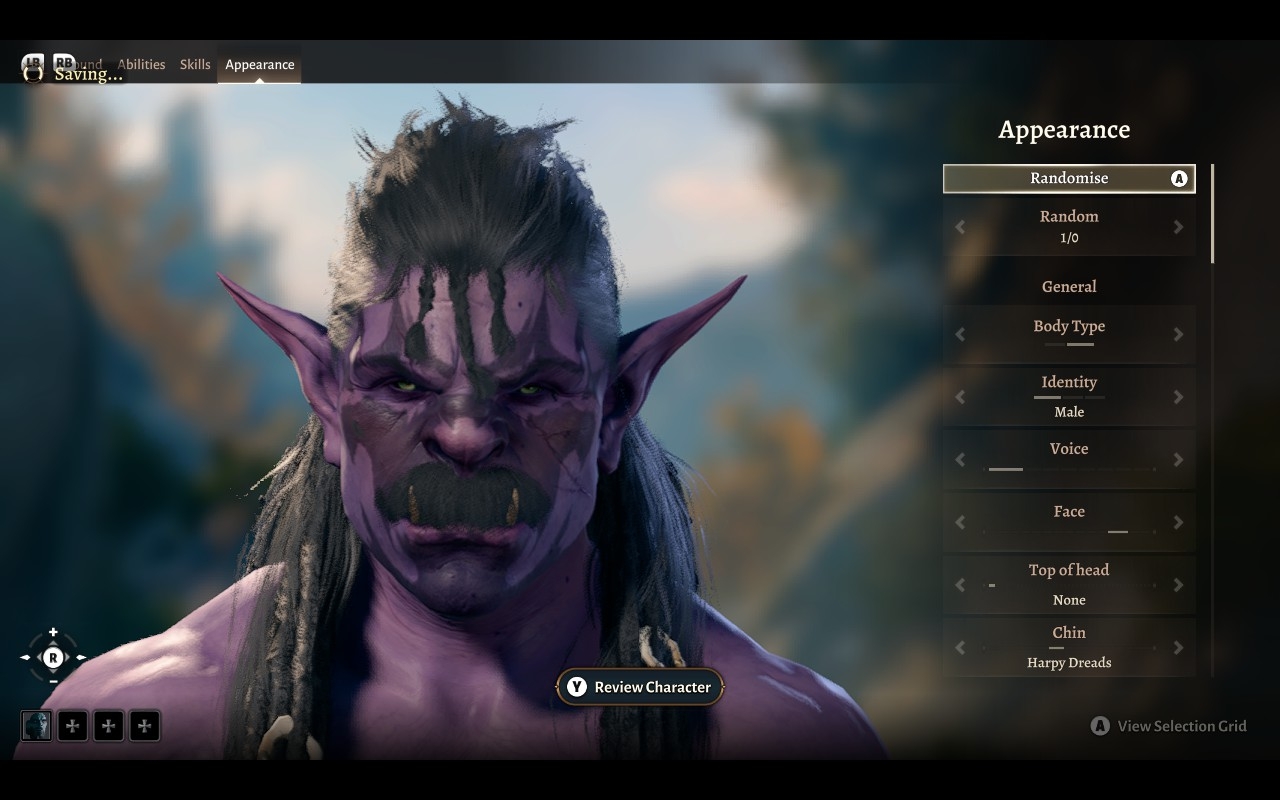The image size is (1280, 800).
Task: Cycle Random option to the previous value
Action: click(960, 227)
